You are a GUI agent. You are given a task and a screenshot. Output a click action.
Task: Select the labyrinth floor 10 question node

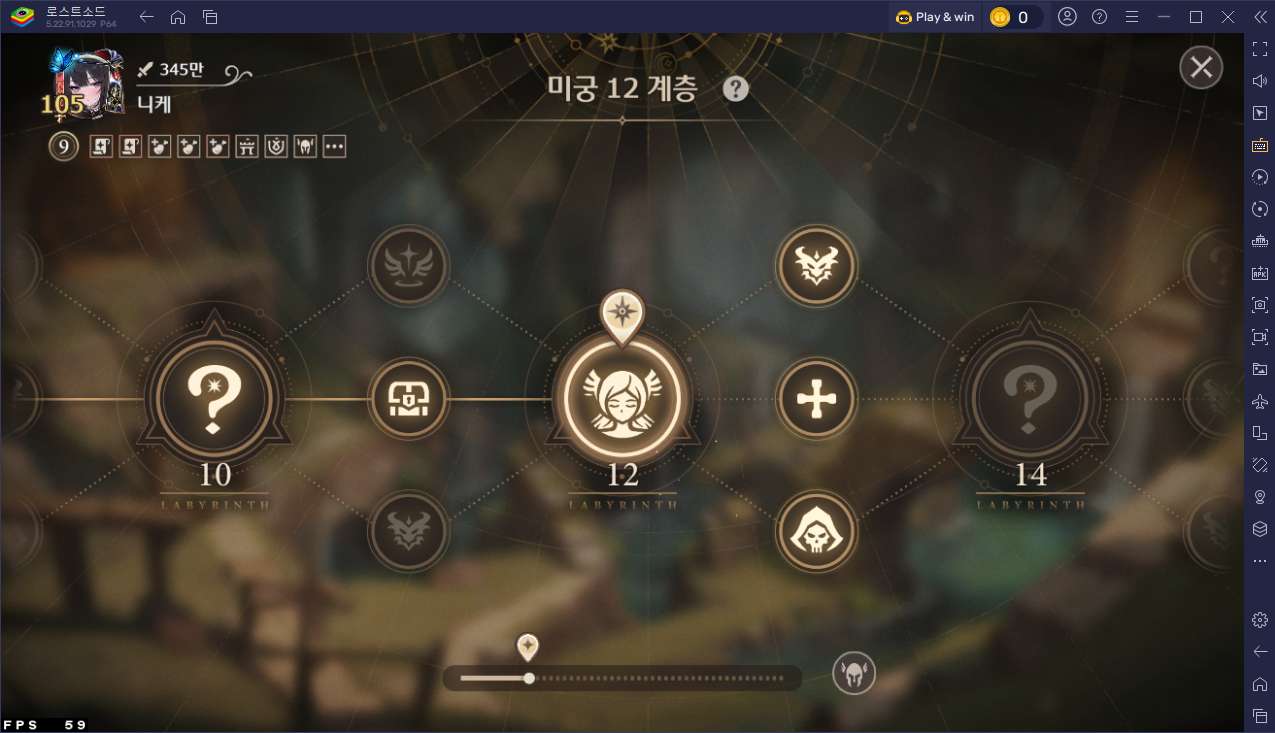(214, 398)
